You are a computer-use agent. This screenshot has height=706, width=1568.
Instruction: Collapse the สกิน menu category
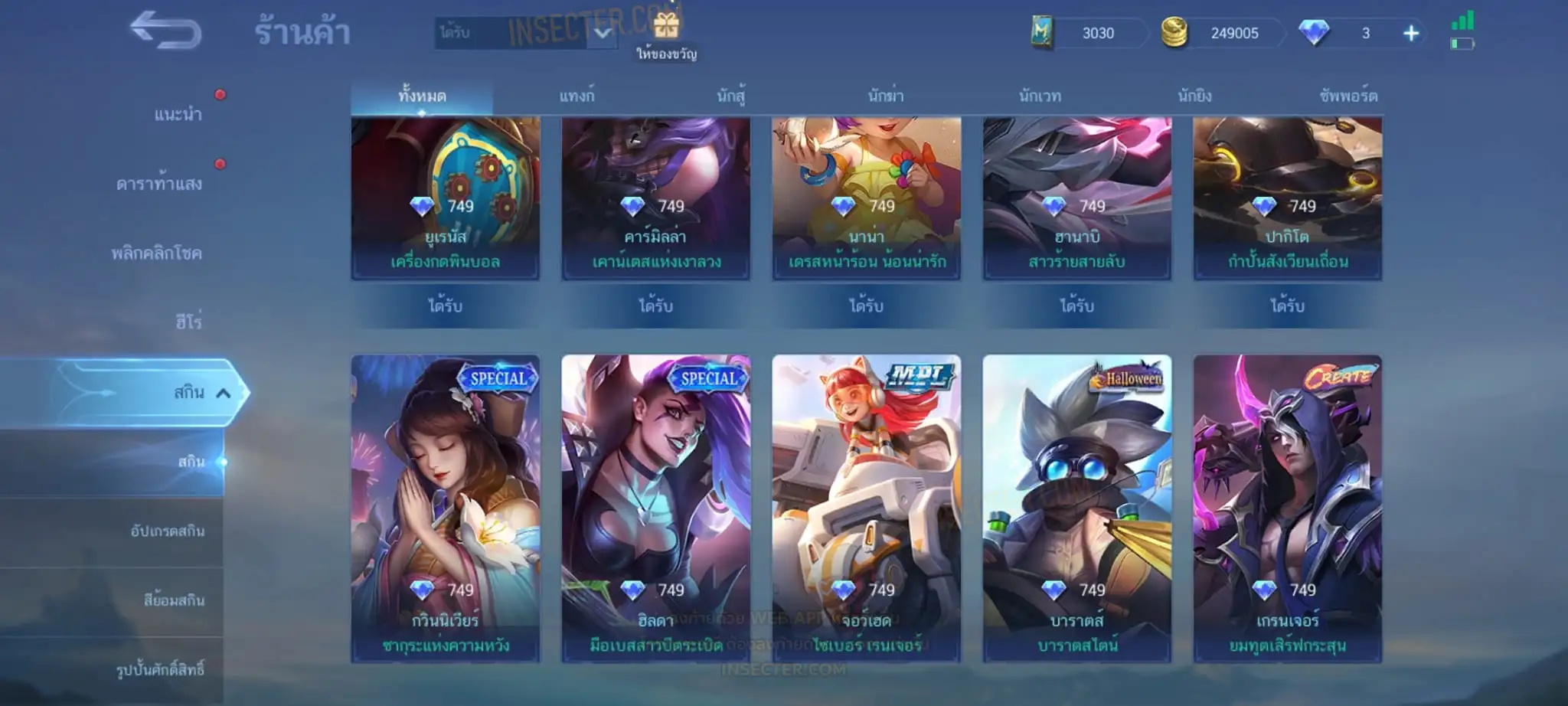click(x=223, y=393)
